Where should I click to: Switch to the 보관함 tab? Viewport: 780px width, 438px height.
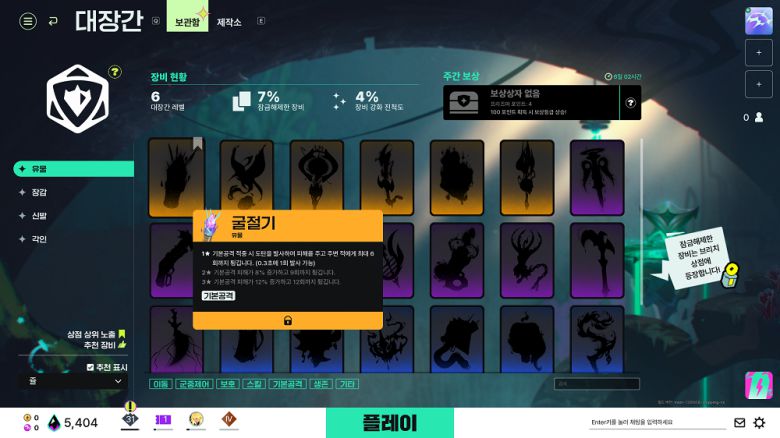pyautogui.click(x=187, y=21)
